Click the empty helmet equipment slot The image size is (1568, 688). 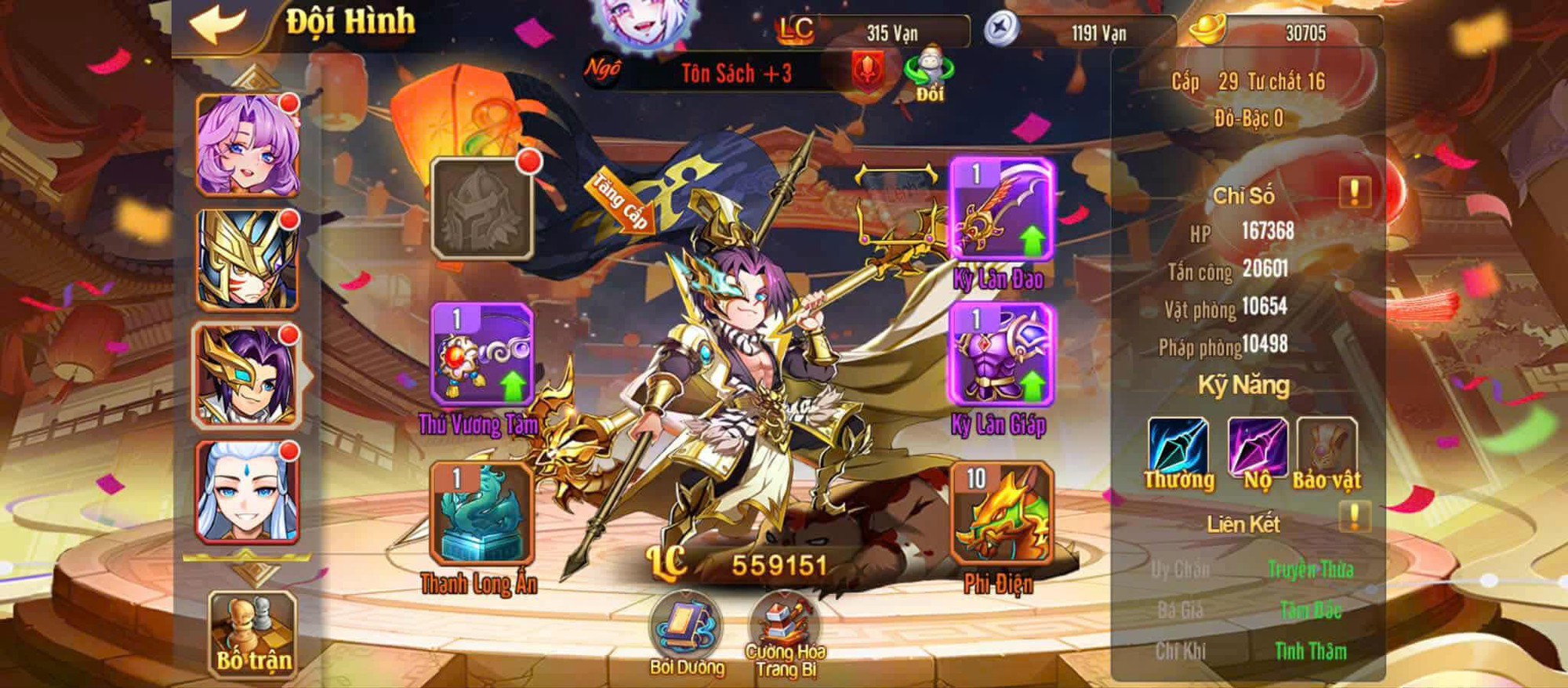(481, 208)
